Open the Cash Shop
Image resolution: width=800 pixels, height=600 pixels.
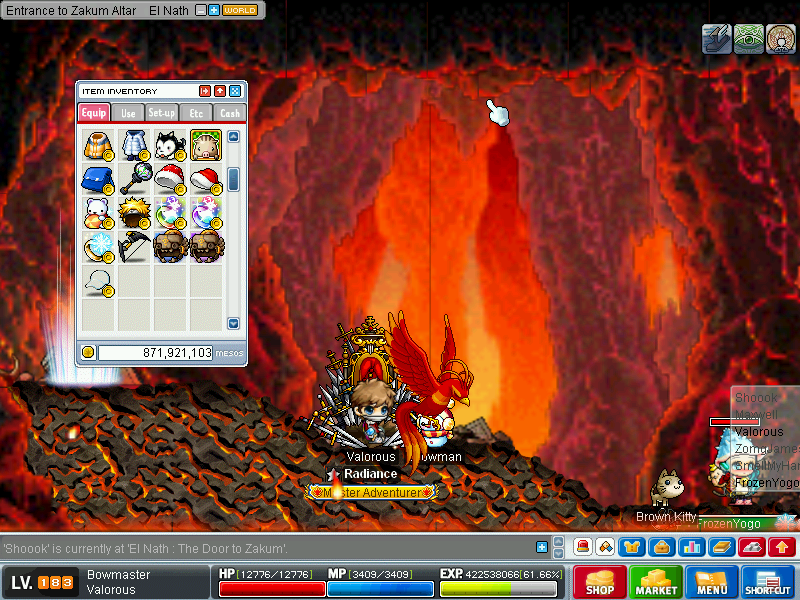tap(600, 582)
